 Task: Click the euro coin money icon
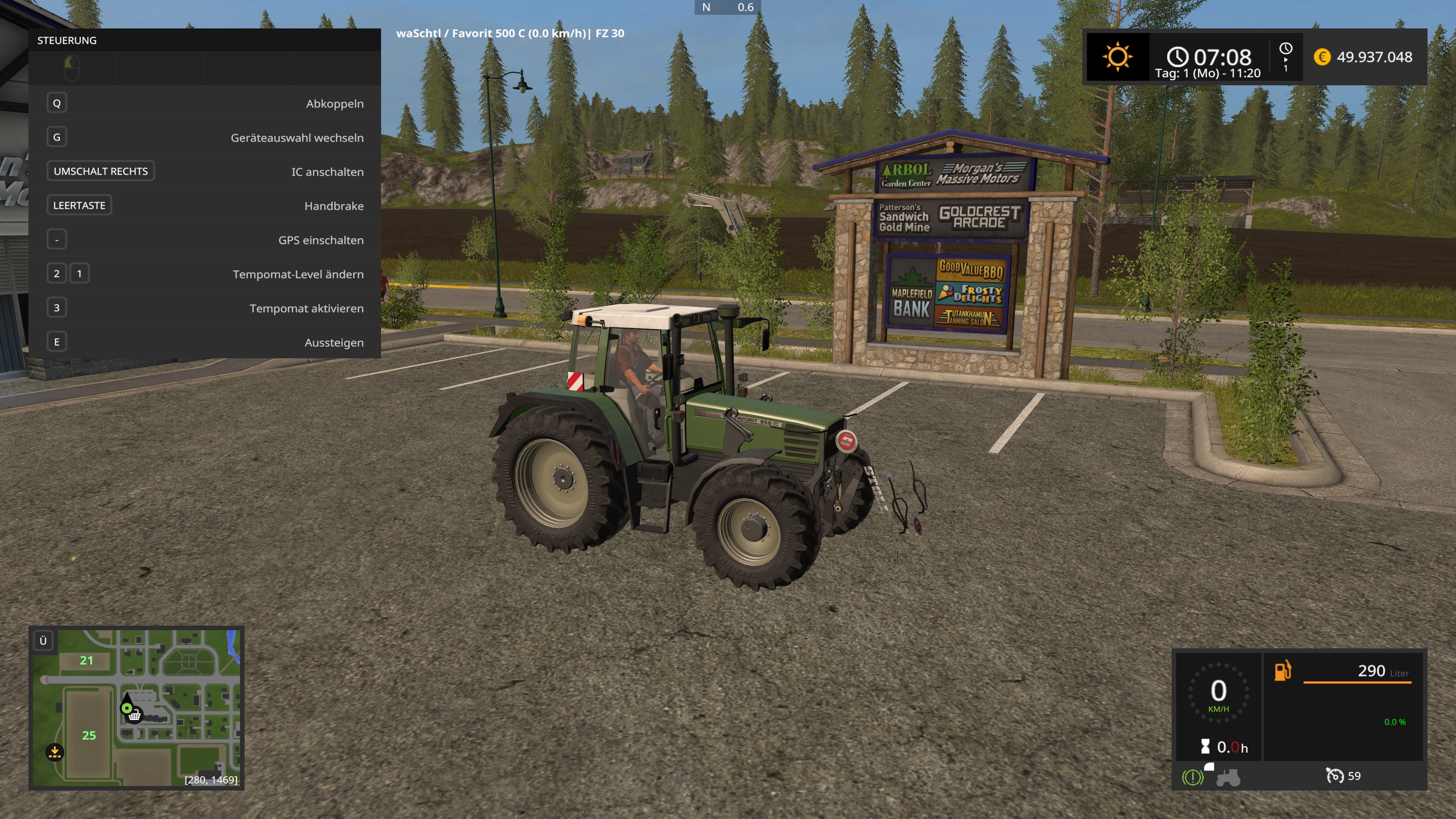point(1322,57)
